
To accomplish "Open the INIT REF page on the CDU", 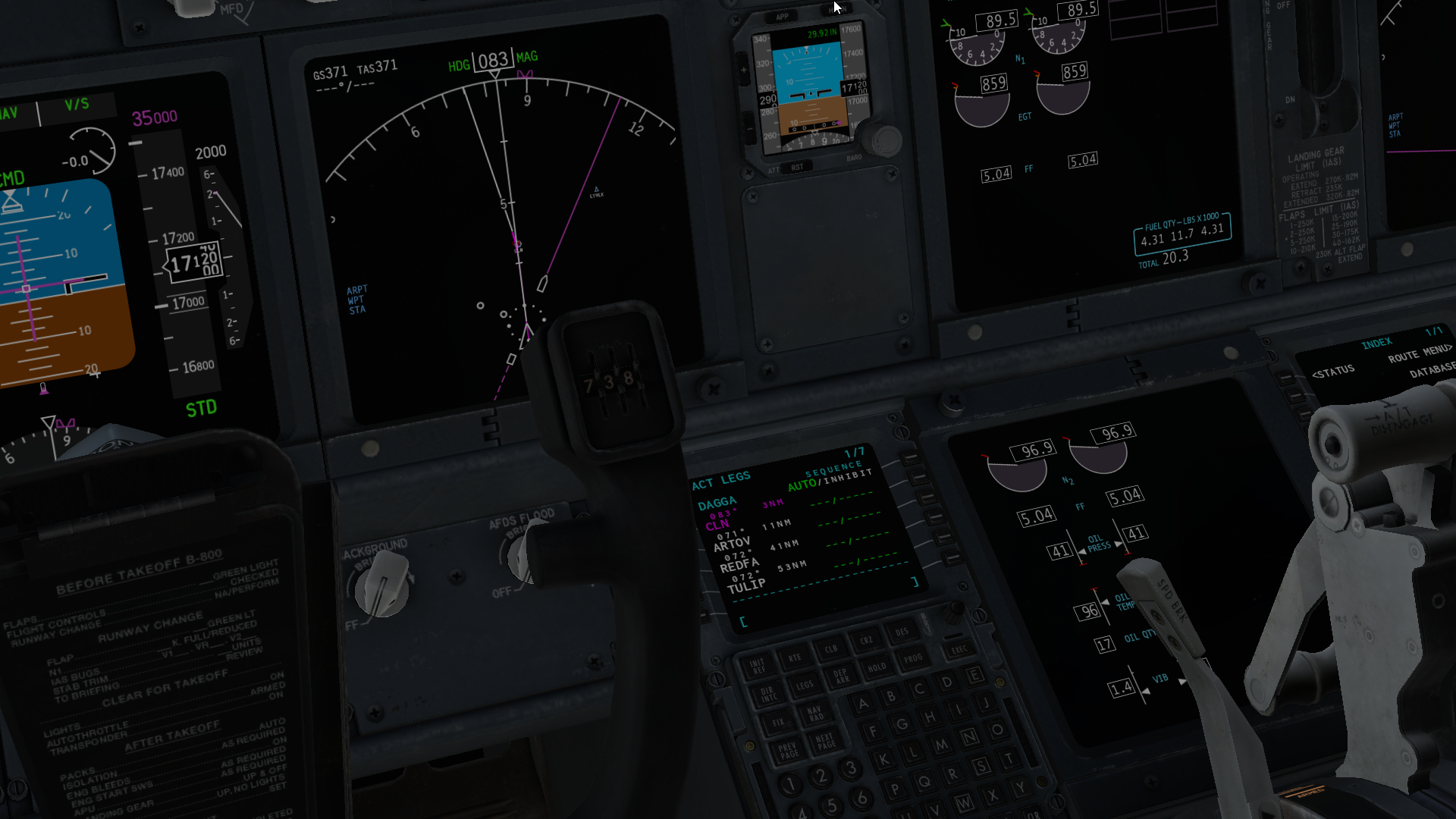I will (757, 667).
